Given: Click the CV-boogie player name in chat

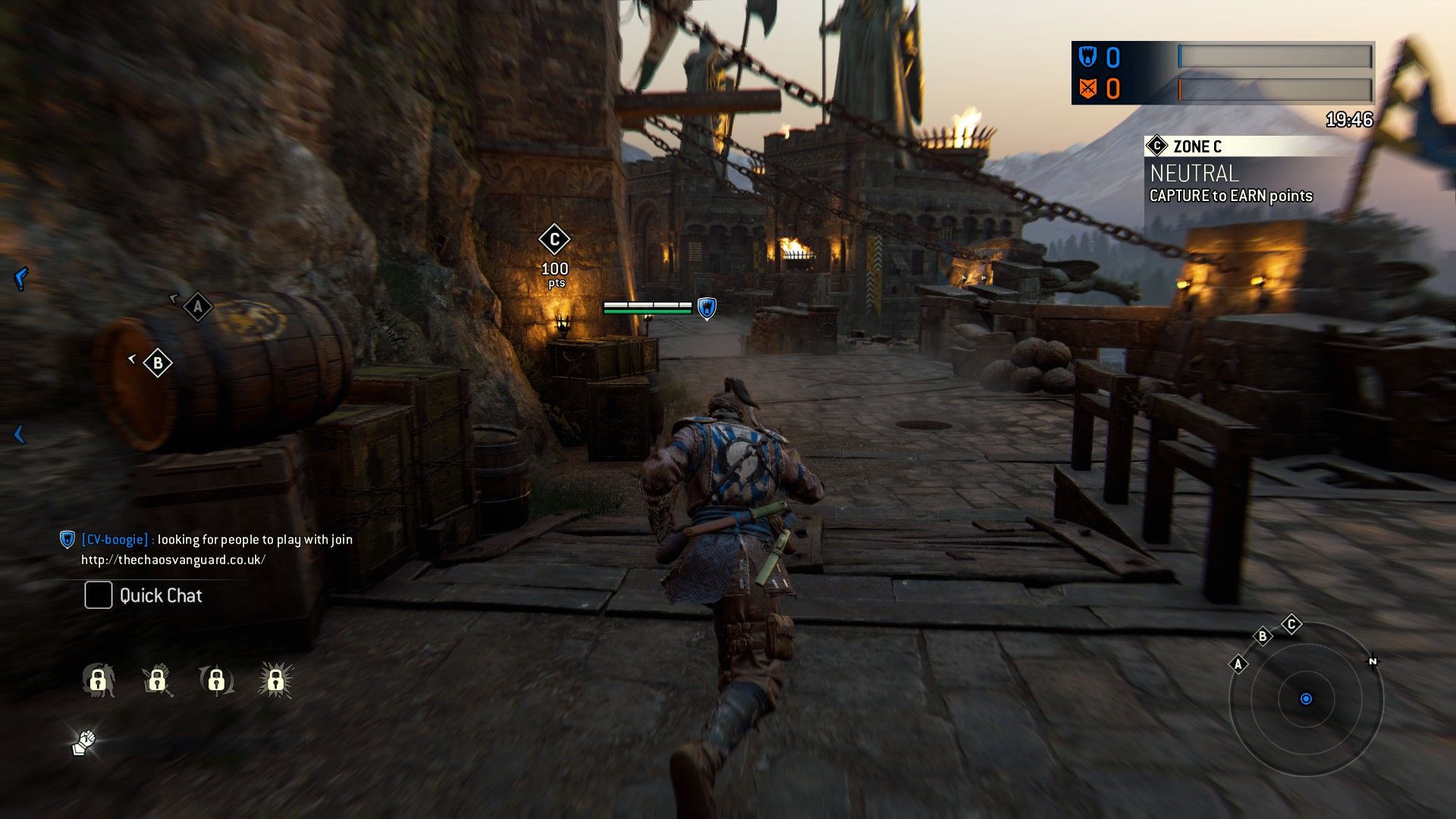Looking at the screenshot, I should [115, 539].
